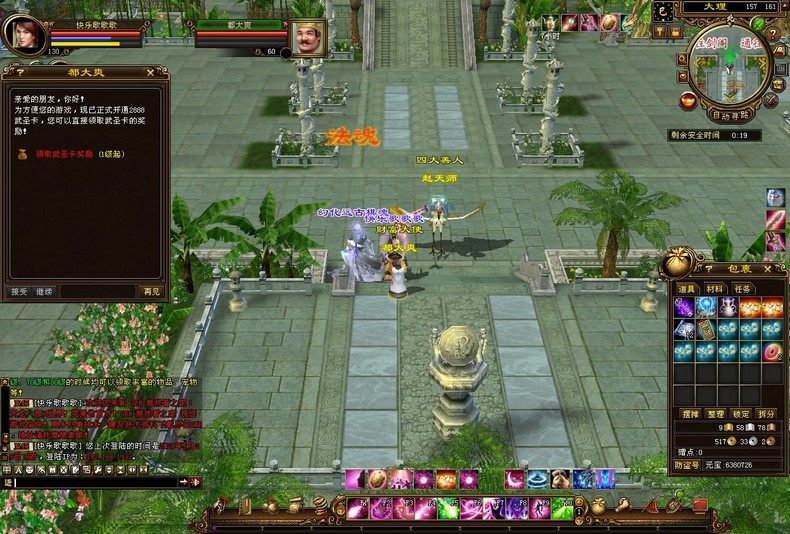Click the 拆分 split button
The width and height of the screenshot is (790, 534).
point(767,413)
